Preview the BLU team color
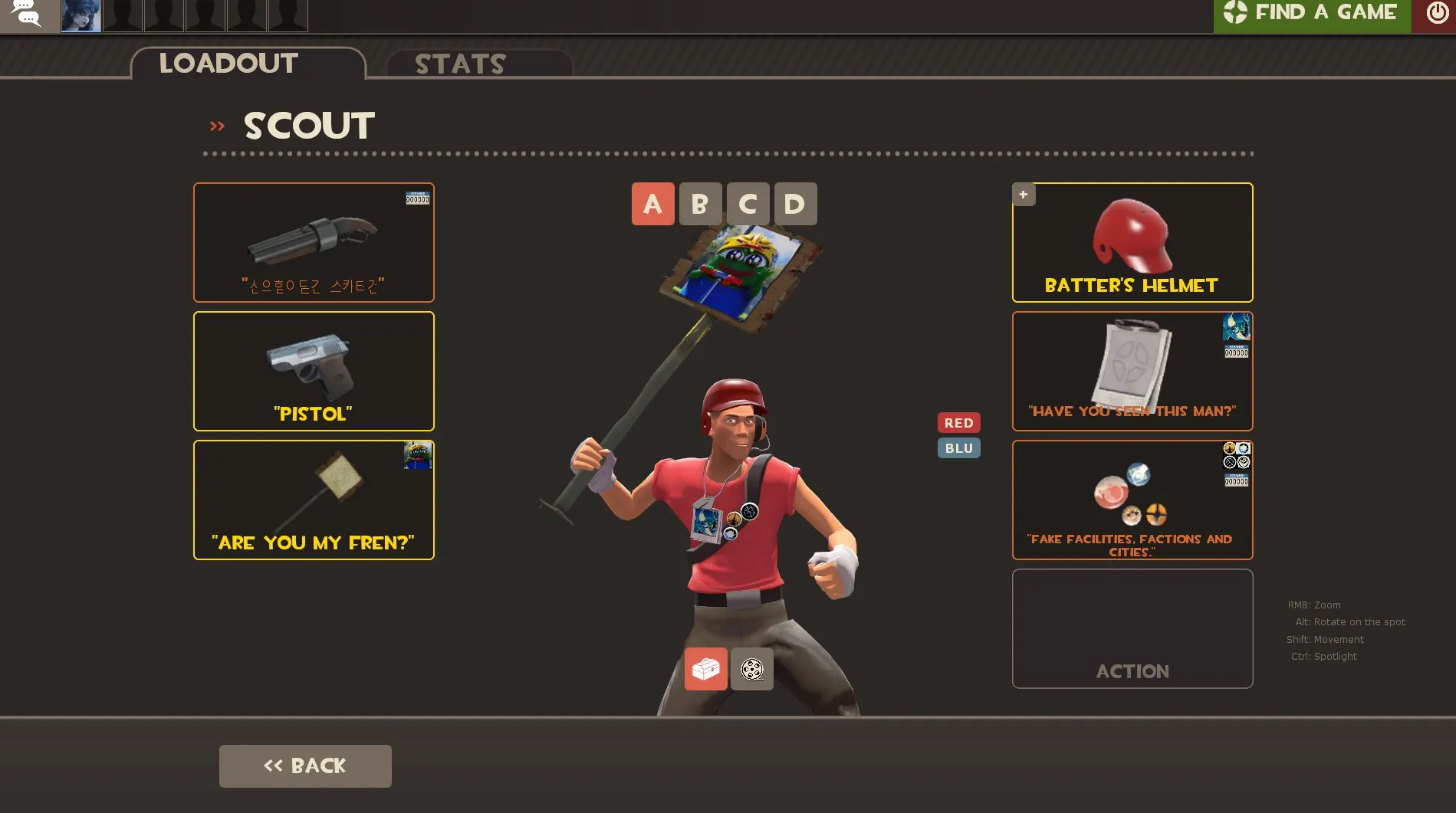 tap(958, 448)
